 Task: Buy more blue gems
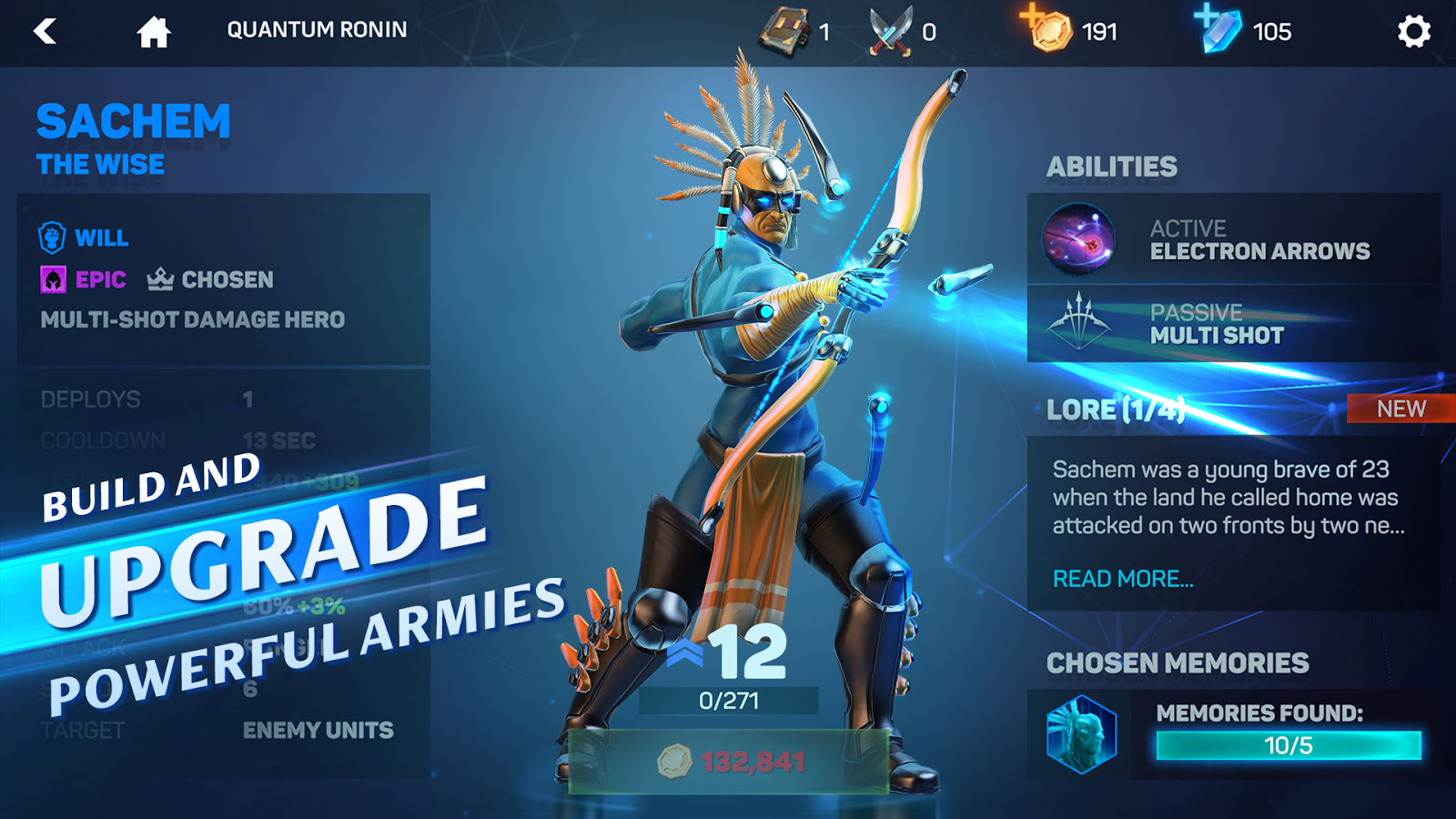point(1218,28)
